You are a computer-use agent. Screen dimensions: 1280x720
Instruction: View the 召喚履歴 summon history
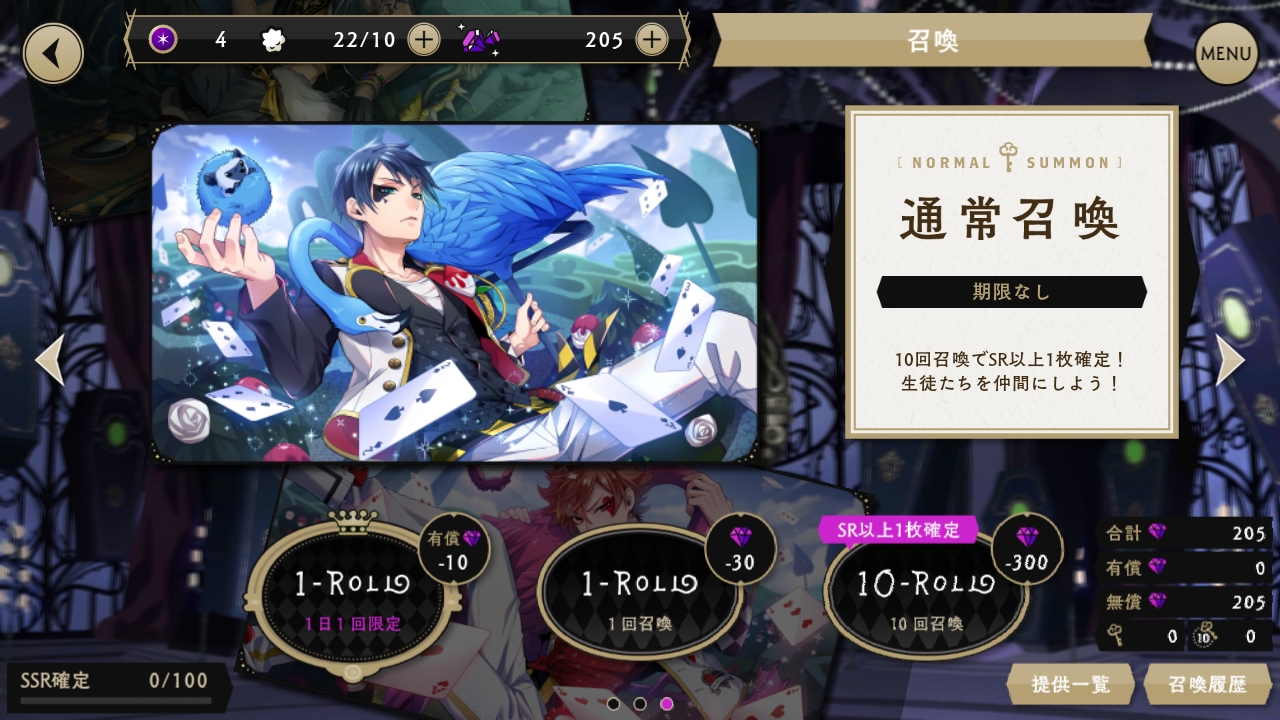coord(1207,685)
